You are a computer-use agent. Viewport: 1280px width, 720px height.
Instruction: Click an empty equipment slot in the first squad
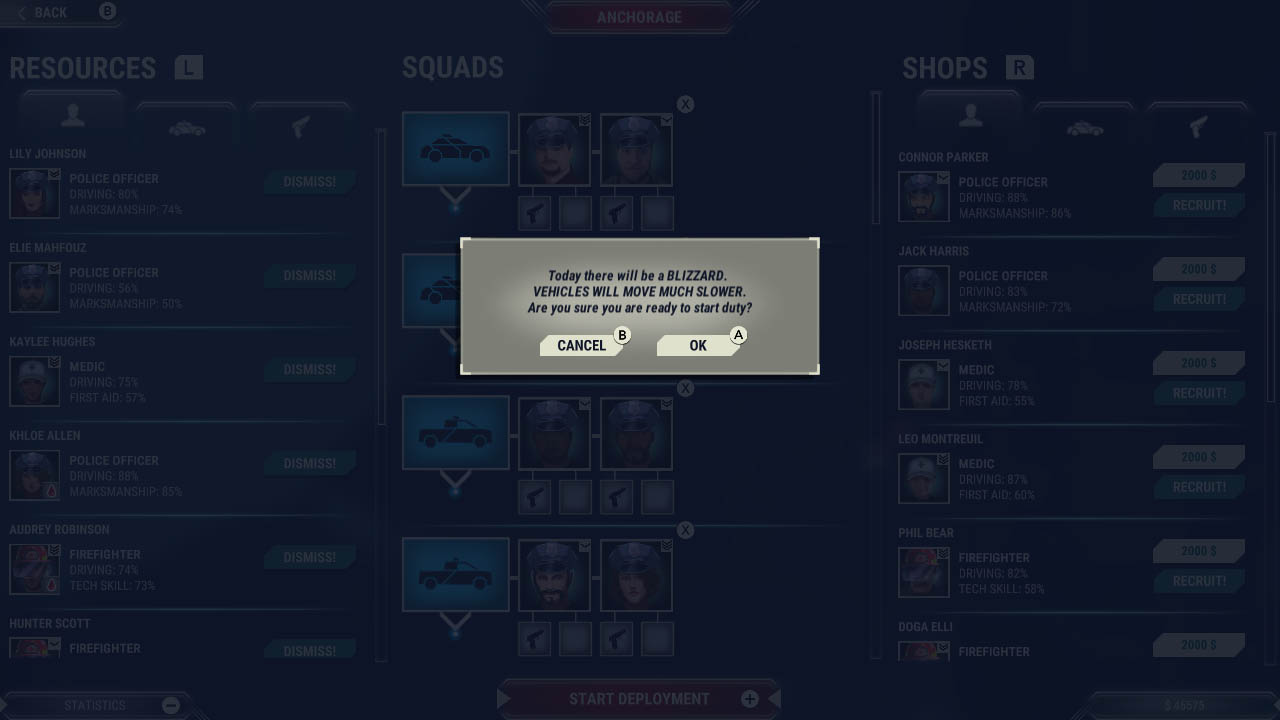575,212
